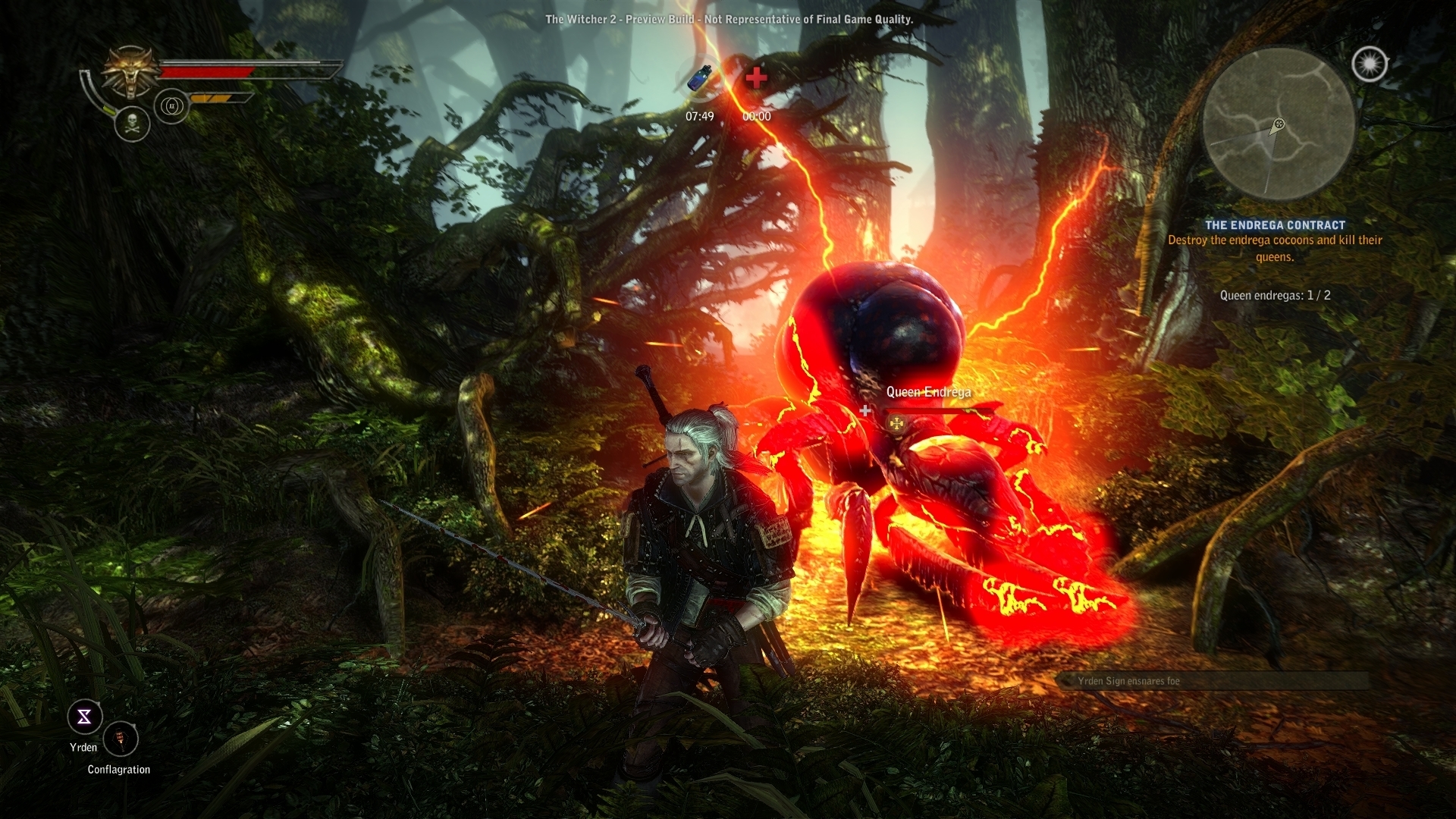Select the Yrden sign icon

tap(84, 717)
